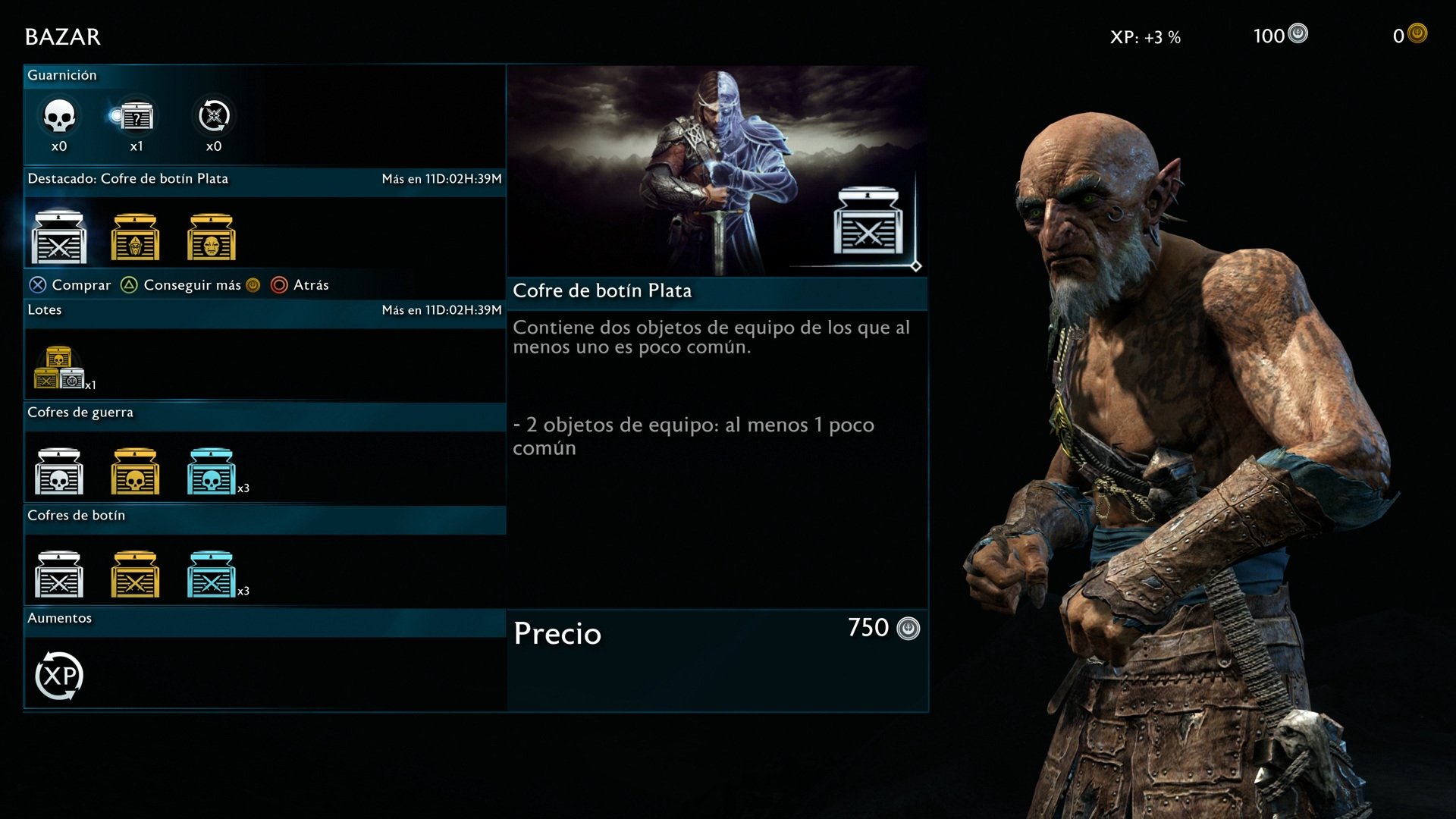This screenshot has height=819, width=1456.
Task: Pick the gold chest with pointed-helmet orc face
Action: 135,238
